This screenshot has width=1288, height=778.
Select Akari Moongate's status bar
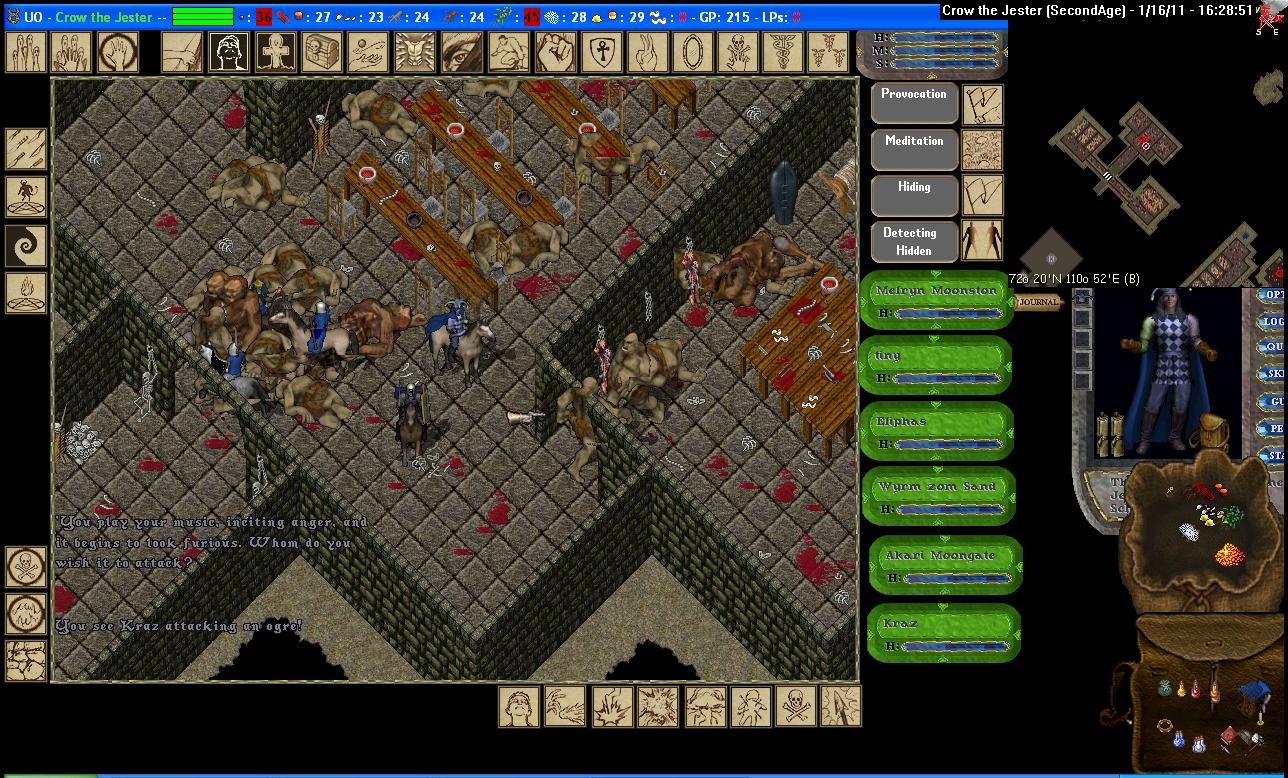tap(945, 565)
